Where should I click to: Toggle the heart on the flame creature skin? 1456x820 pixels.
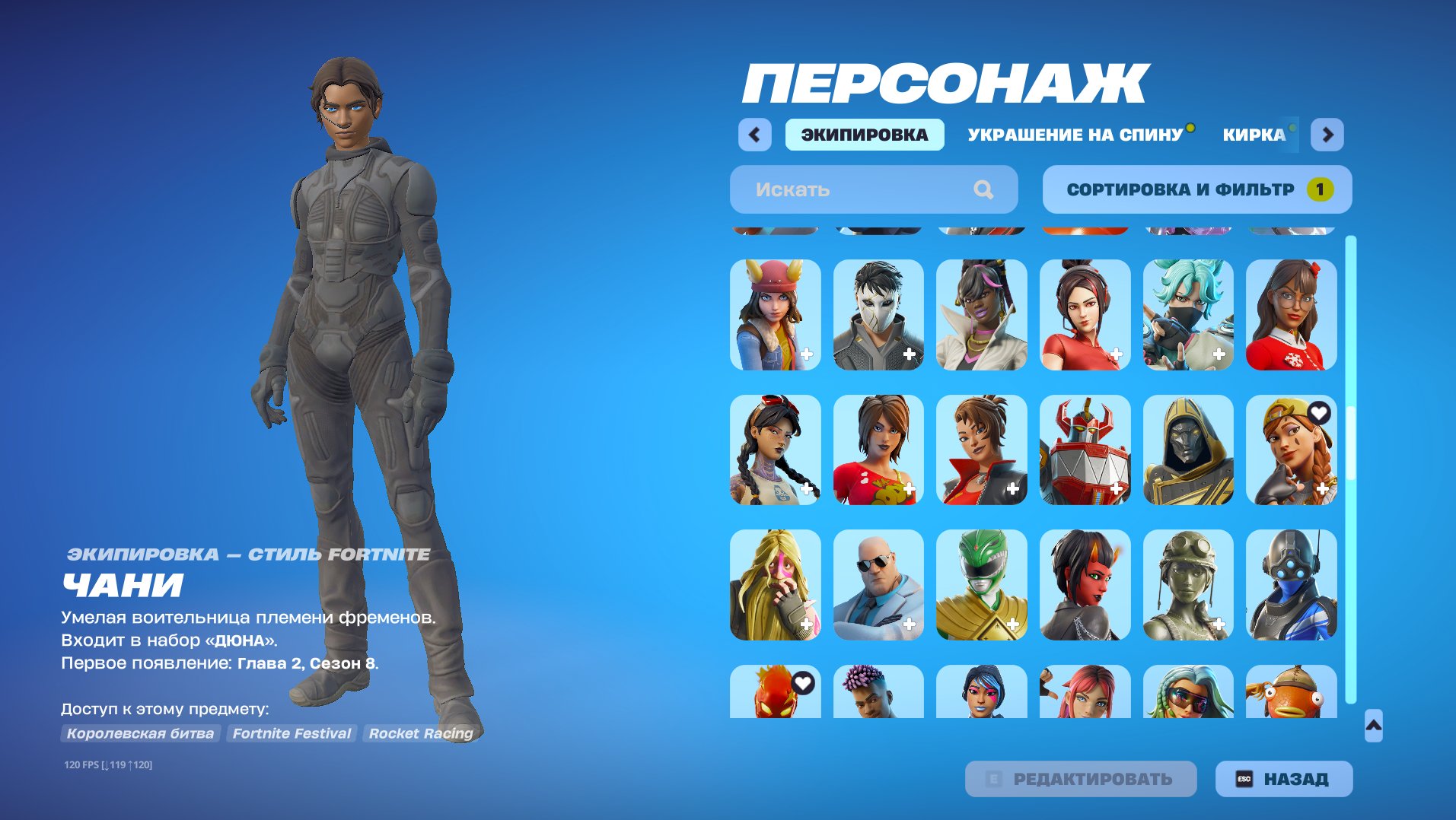click(802, 682)
